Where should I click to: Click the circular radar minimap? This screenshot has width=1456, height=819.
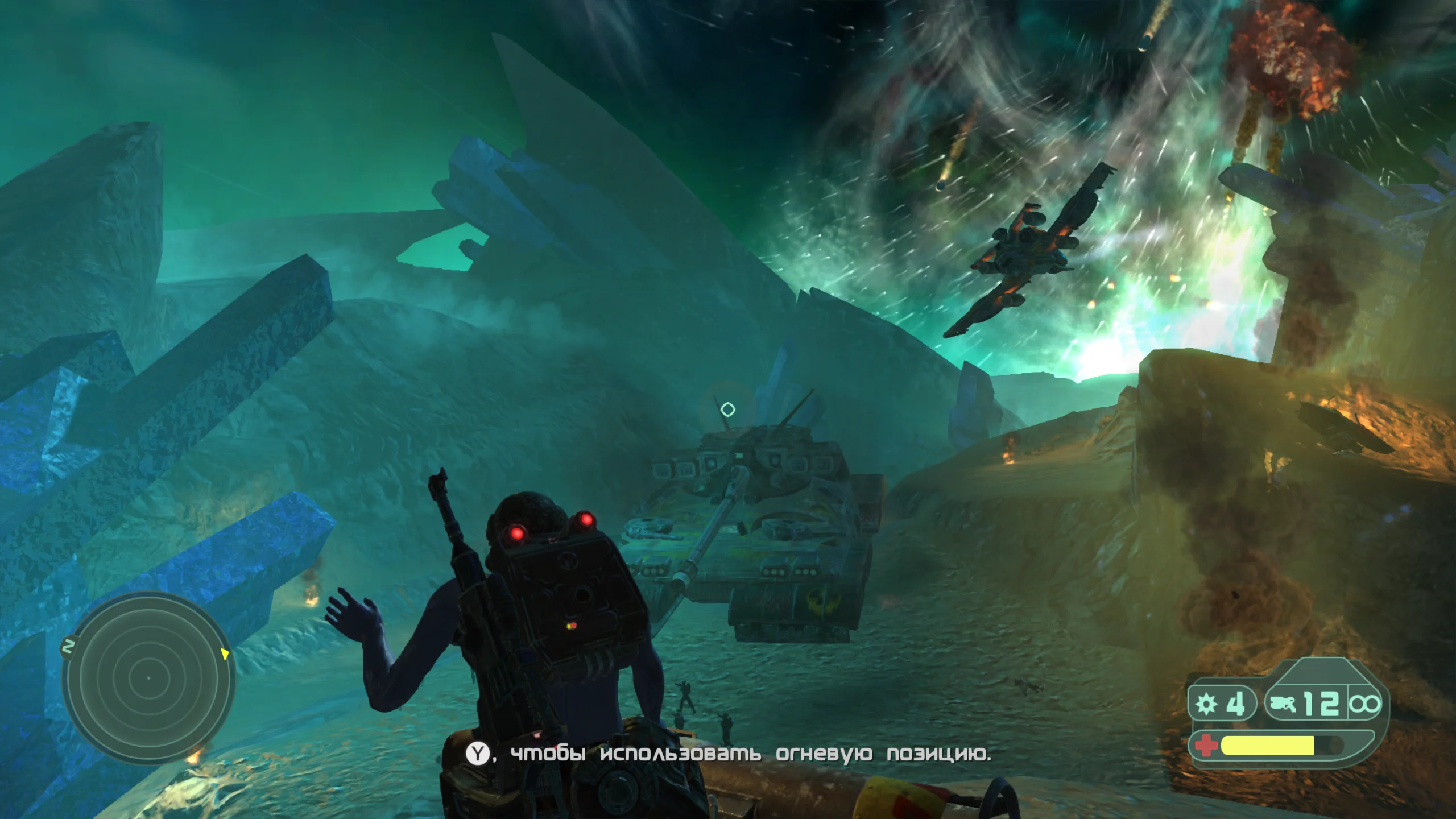(x=148, y=678)
